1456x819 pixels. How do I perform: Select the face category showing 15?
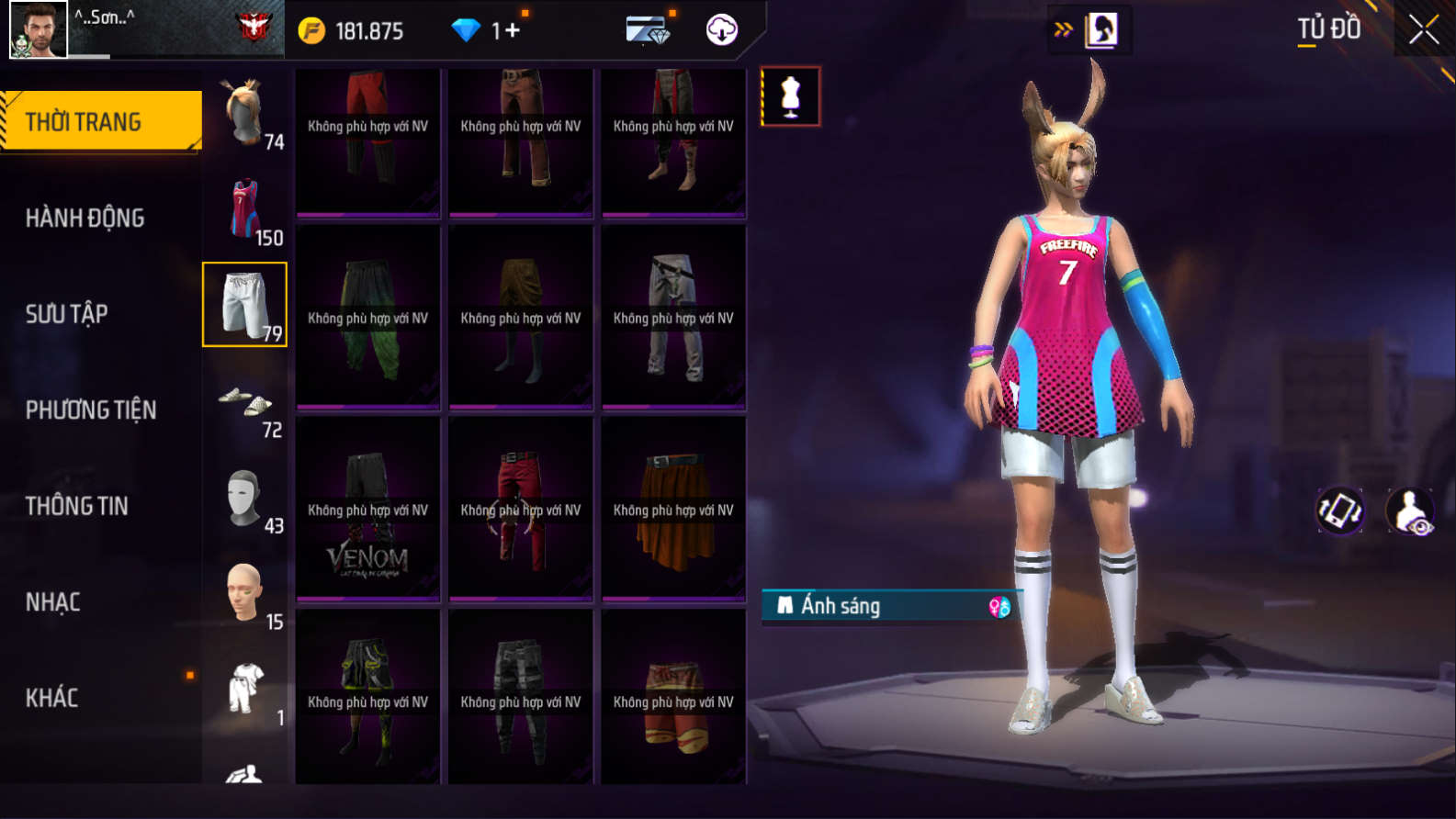click(x=245, y=596)
